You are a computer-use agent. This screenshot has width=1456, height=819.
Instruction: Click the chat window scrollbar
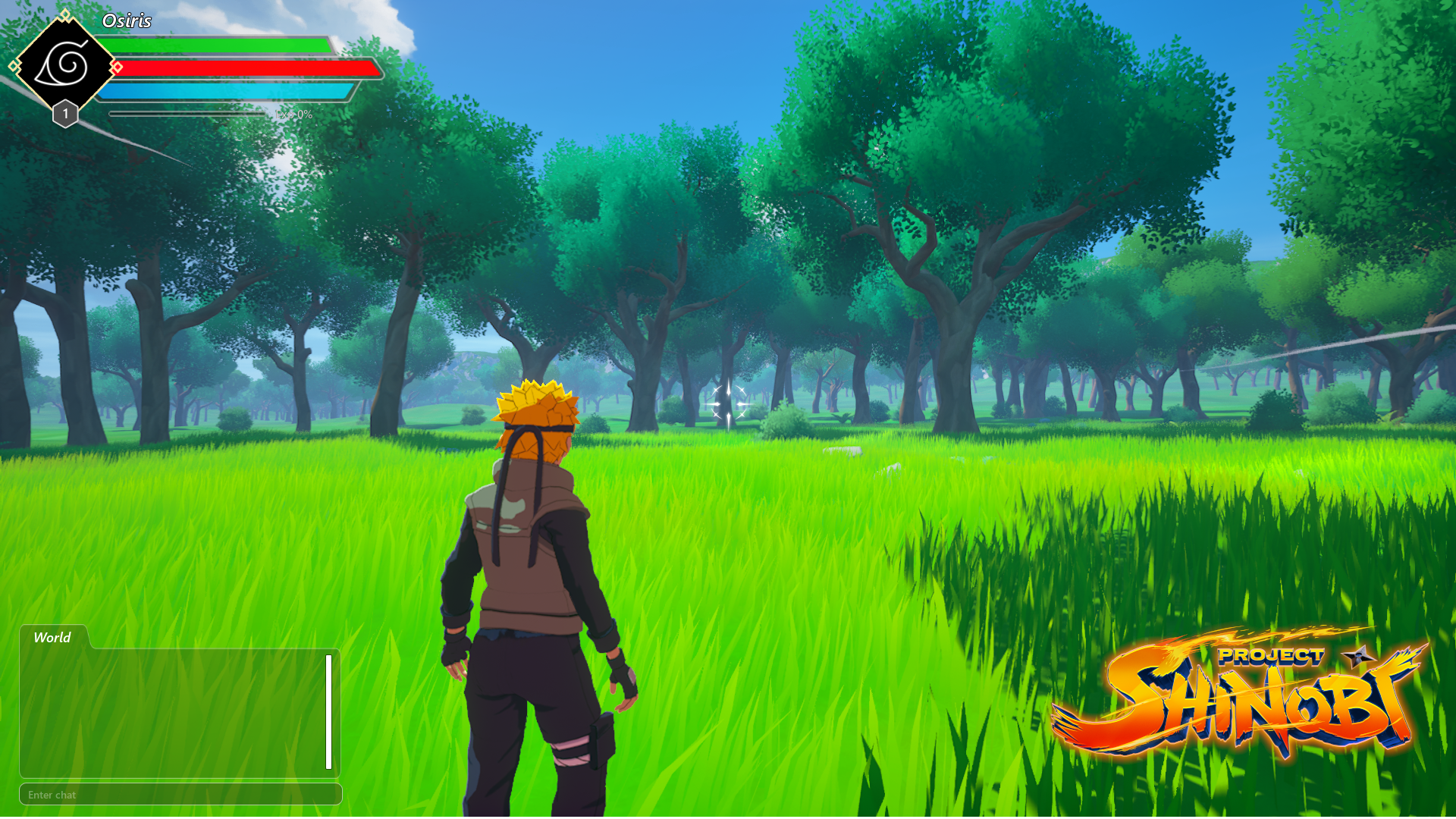pyautogui.click(x=329, y=711)
